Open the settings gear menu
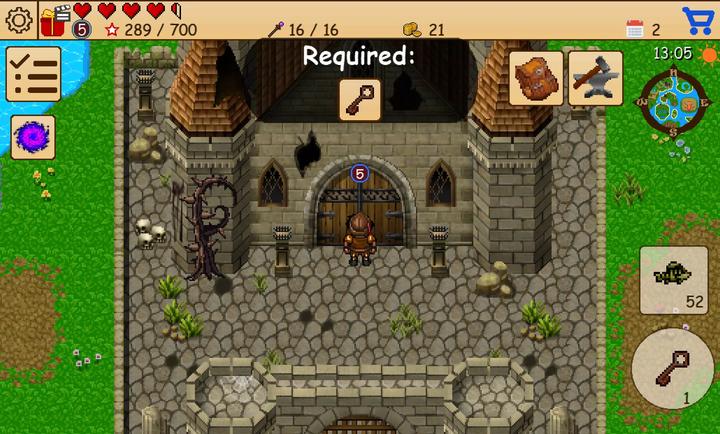 [19, 20]
